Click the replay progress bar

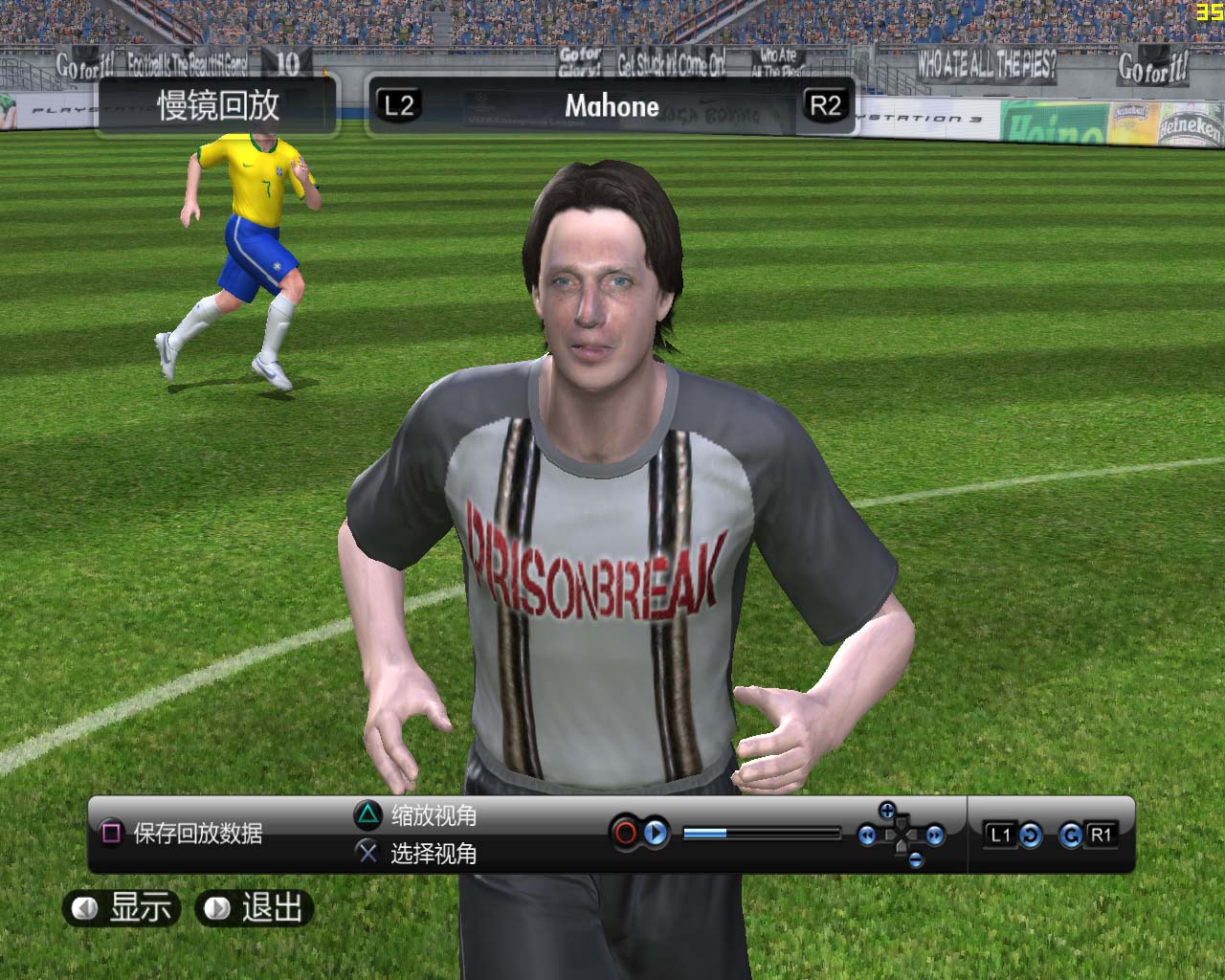point(762,834)
